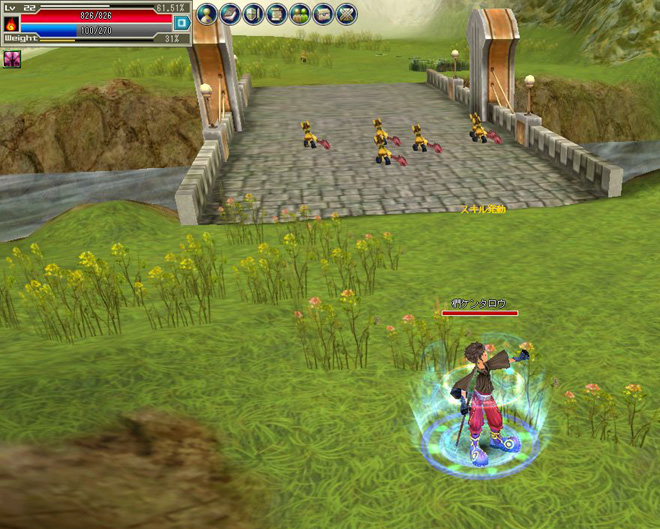Viewport: 660px width, 529px height.
Task: Open the shield and sword equipment icon
Action: coord(253,14)
